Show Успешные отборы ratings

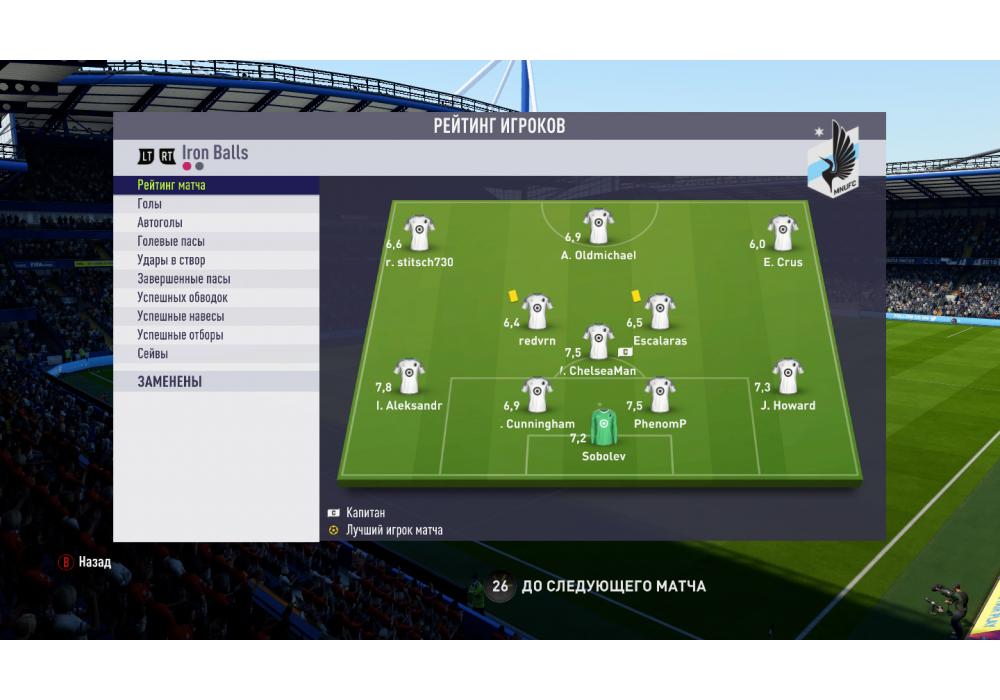[x=215, y=335]
